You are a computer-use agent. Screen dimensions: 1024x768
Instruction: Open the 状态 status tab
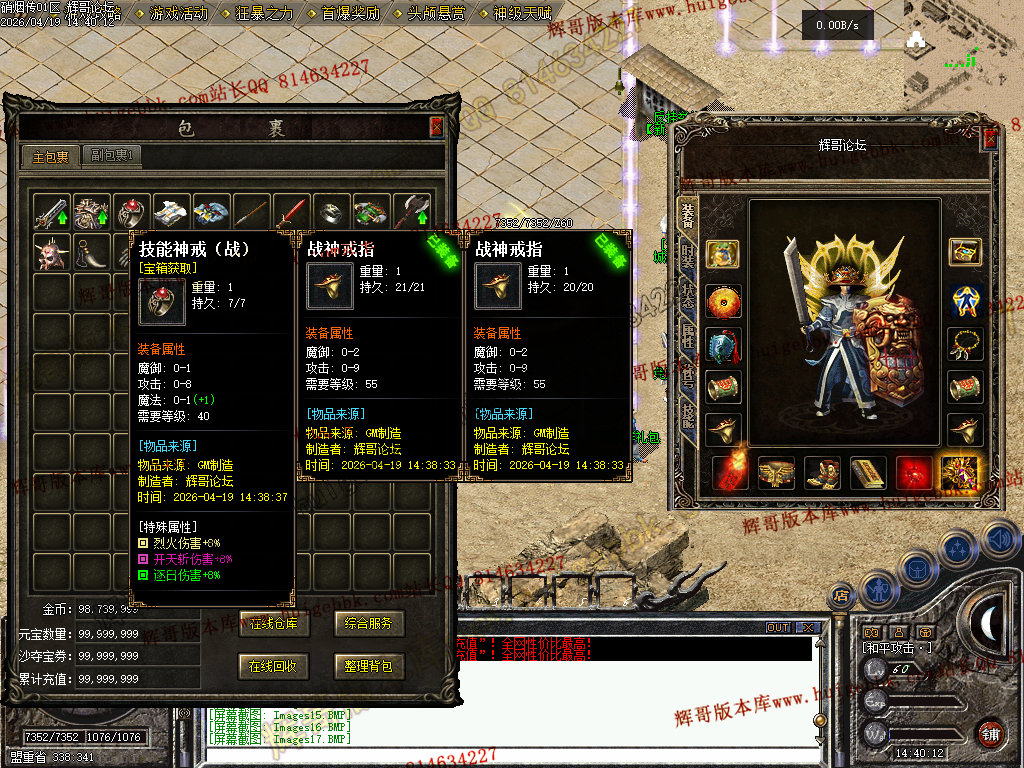[688, 298]
